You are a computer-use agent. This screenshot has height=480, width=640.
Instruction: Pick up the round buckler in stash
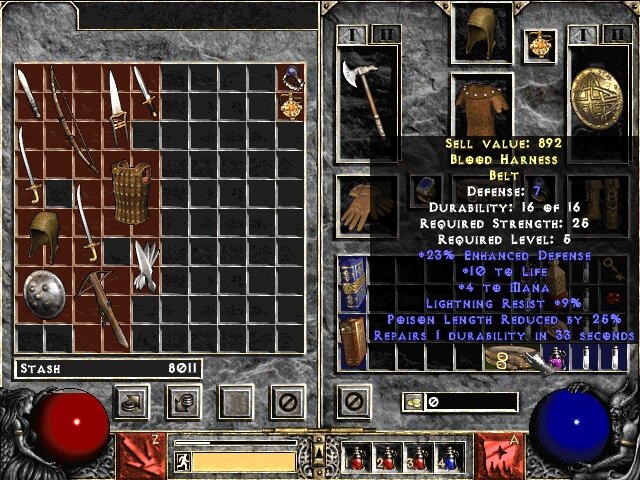coord(43,294)
